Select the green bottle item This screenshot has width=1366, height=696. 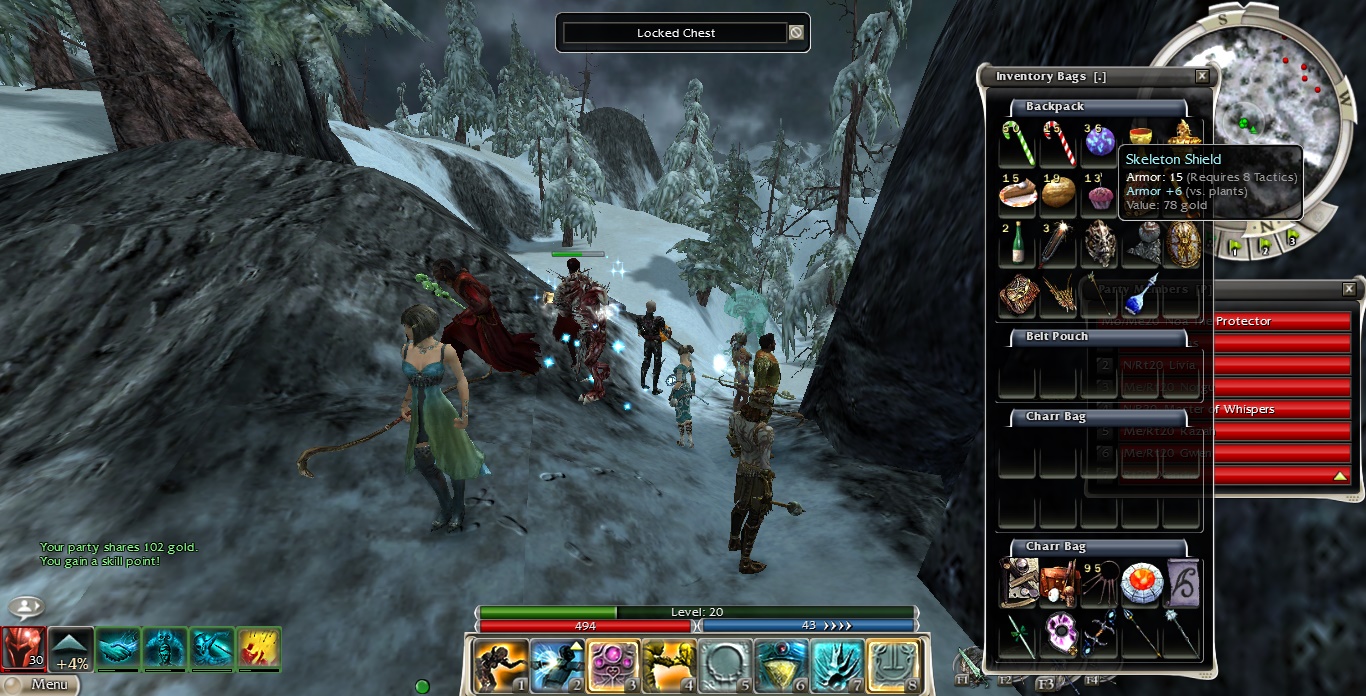click(x=1017, y=245)
